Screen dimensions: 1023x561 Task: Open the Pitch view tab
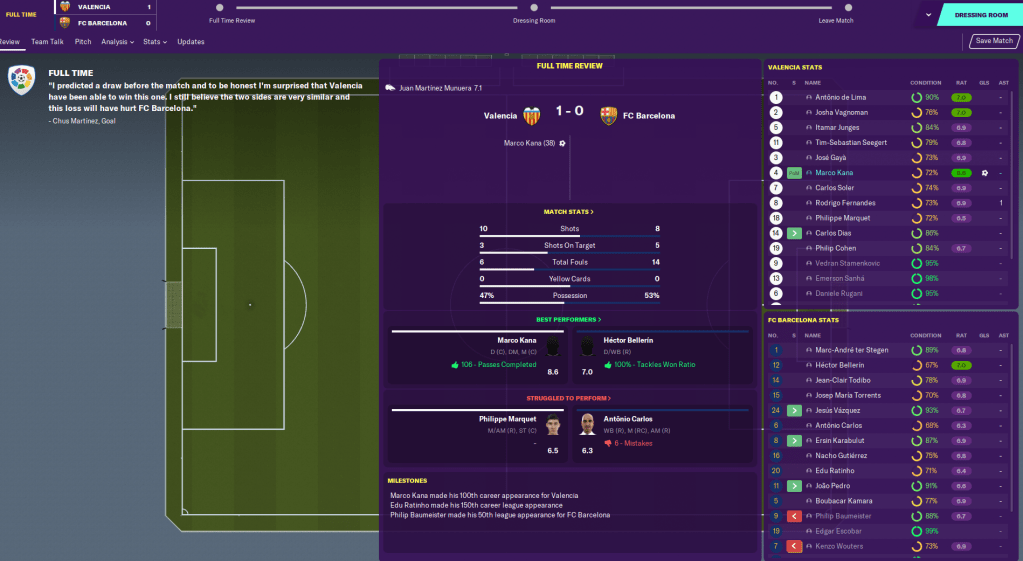coord(83,42)
